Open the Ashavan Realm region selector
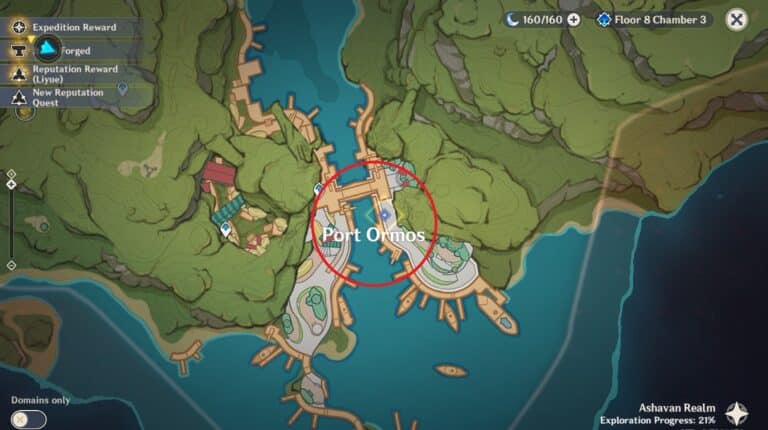Viewport: 768px width, 430px height. pyautogui.click(x=737, y=413)
